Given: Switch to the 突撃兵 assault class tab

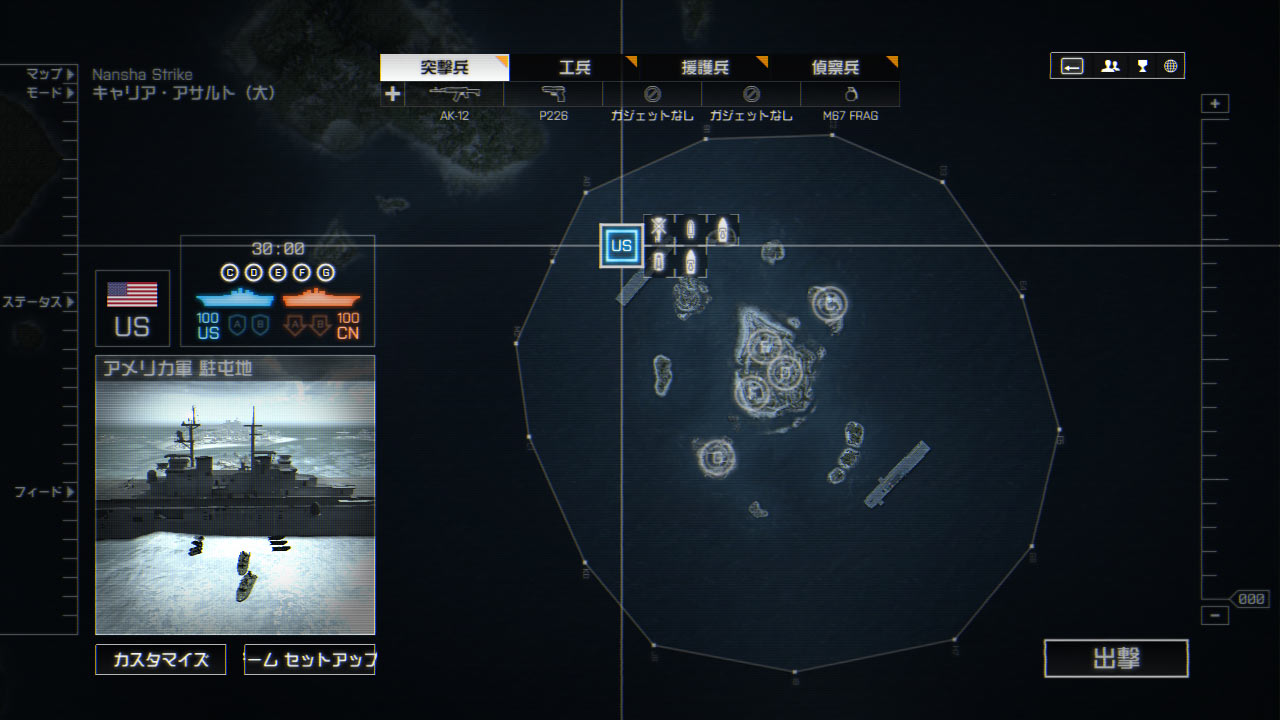Looking at the screenshot, I should (x=444, y=68).
